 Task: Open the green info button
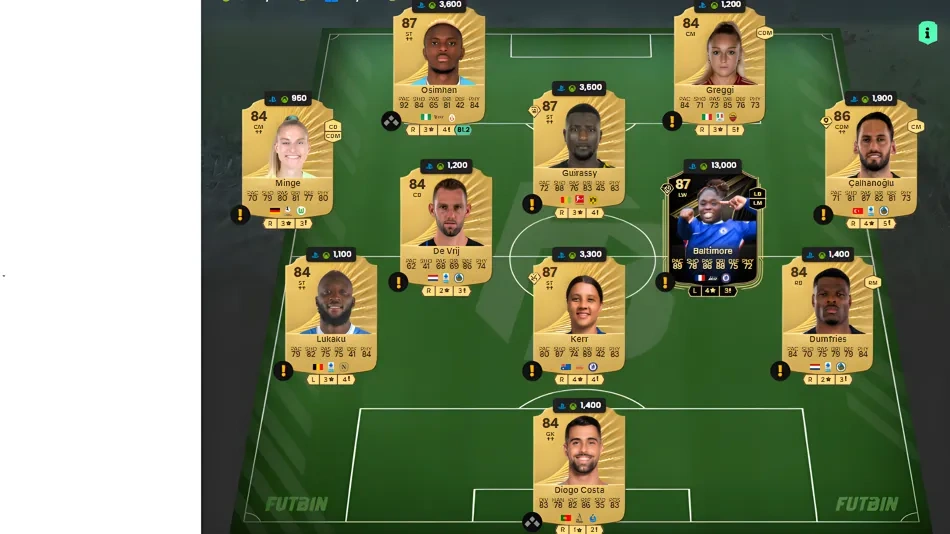tap(927, 33)
